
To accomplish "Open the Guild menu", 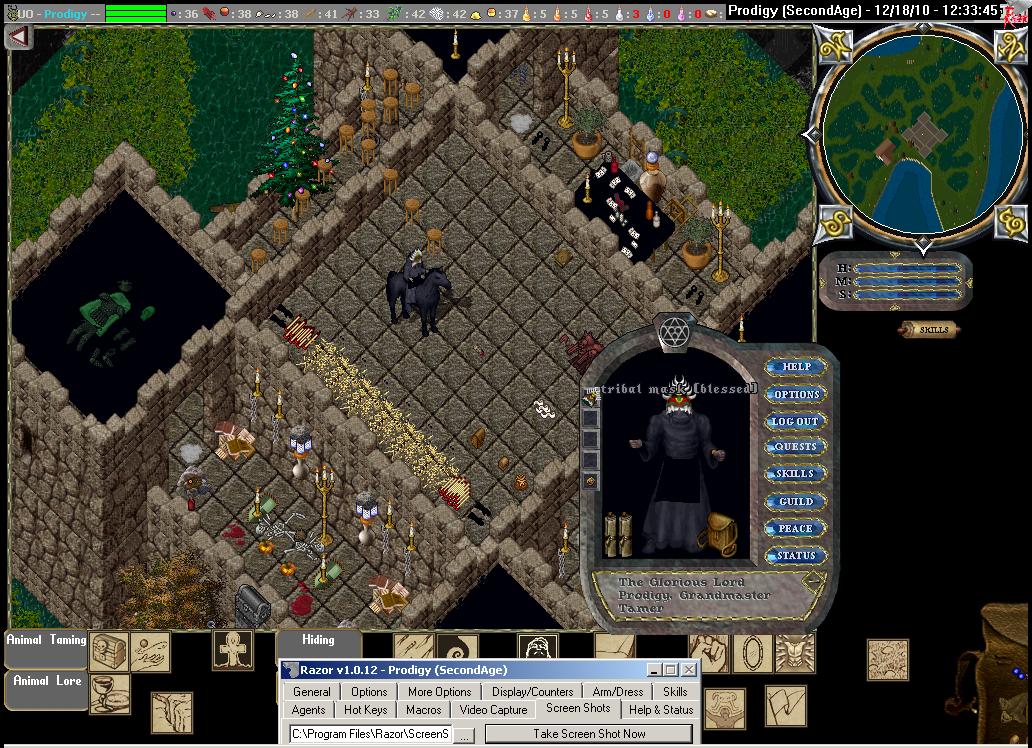I will pyautogui.click(x=796, y=501).
